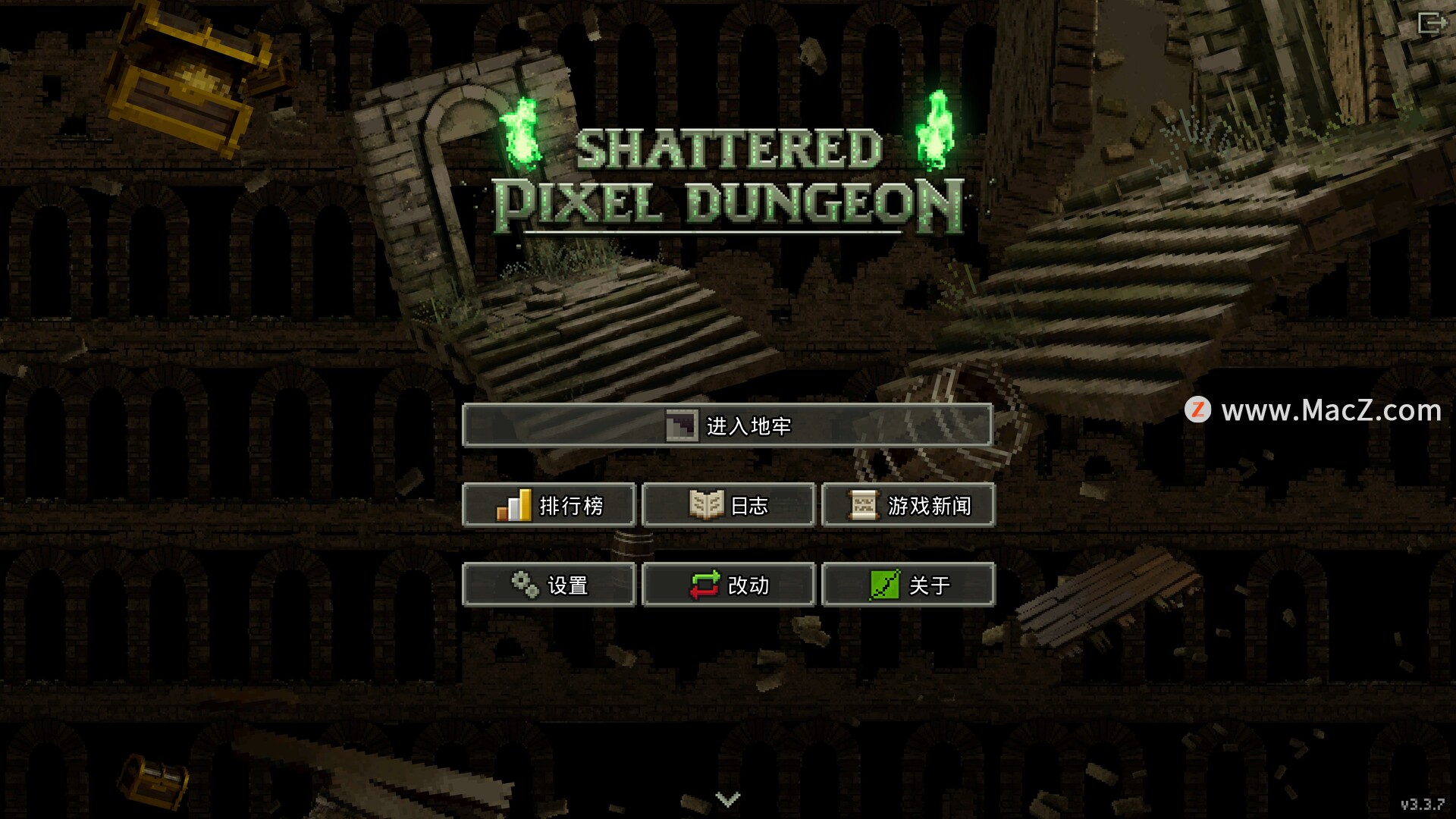Image resolution: width=1456 pixels, height=819 pixels.
Task: Open the 排行榜 rankings screen
Action: point(548,505)
